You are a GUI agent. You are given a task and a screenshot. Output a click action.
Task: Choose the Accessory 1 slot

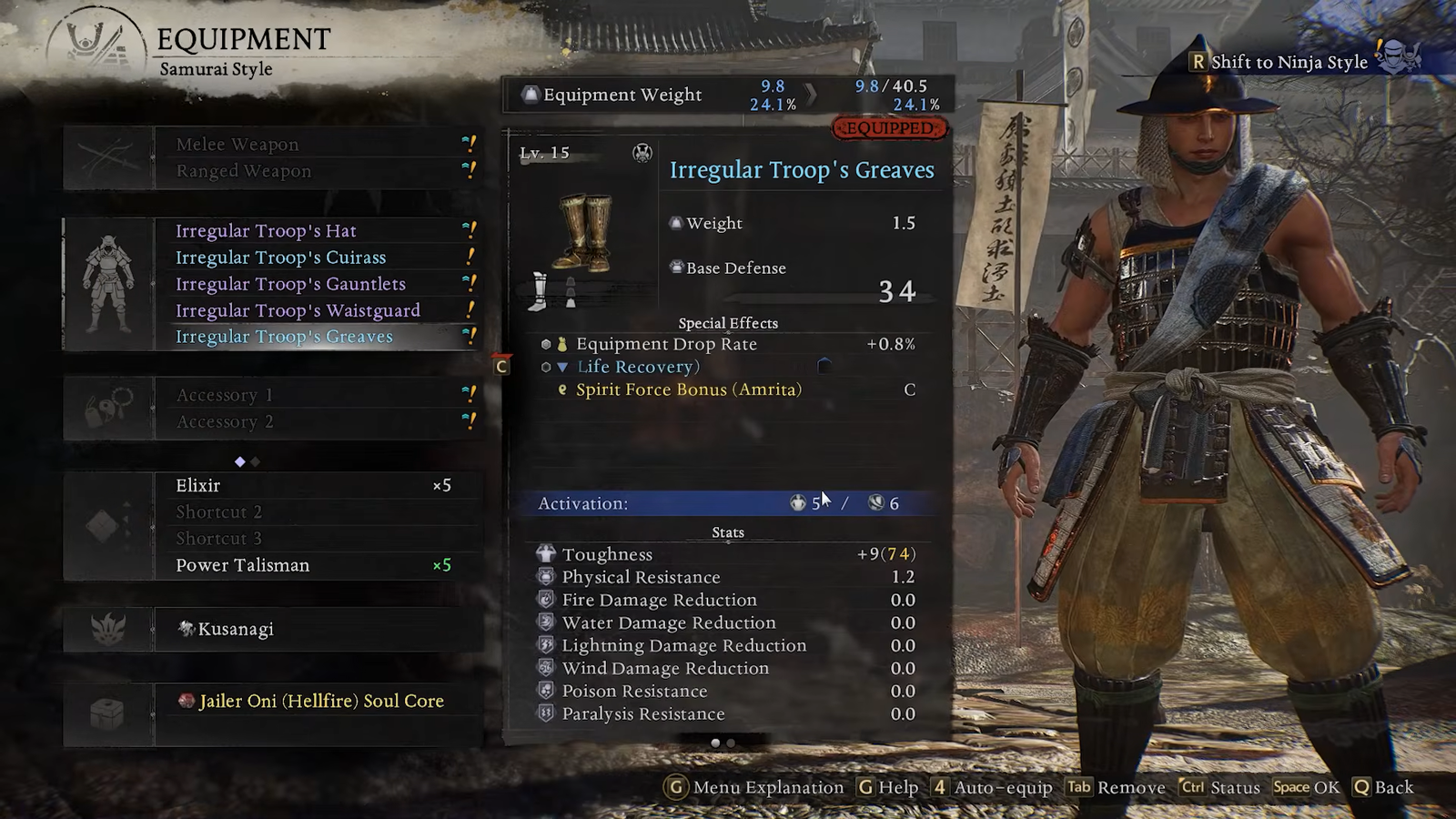224,395
